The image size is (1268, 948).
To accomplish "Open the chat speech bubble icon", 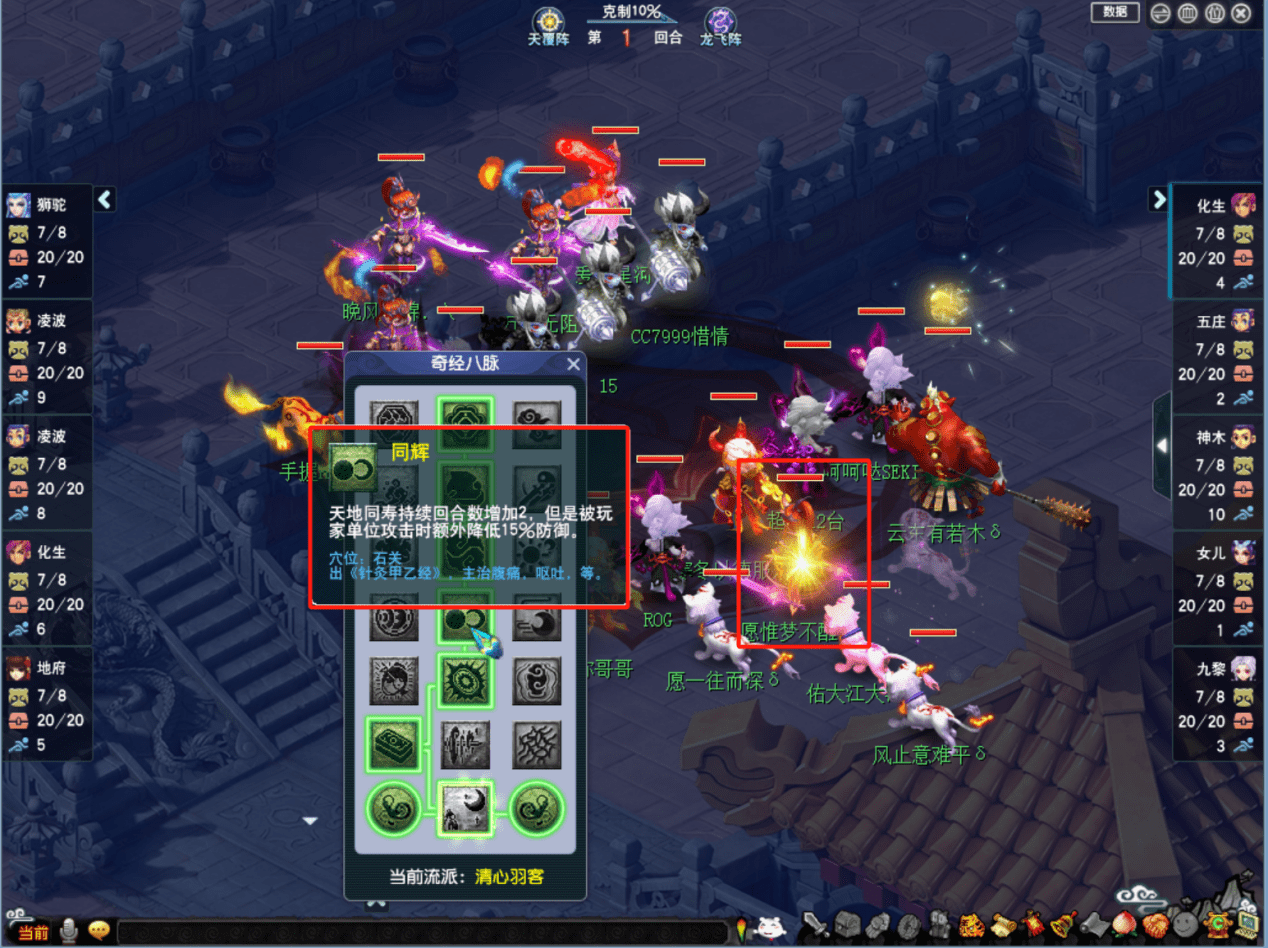I will click(98, 931).
